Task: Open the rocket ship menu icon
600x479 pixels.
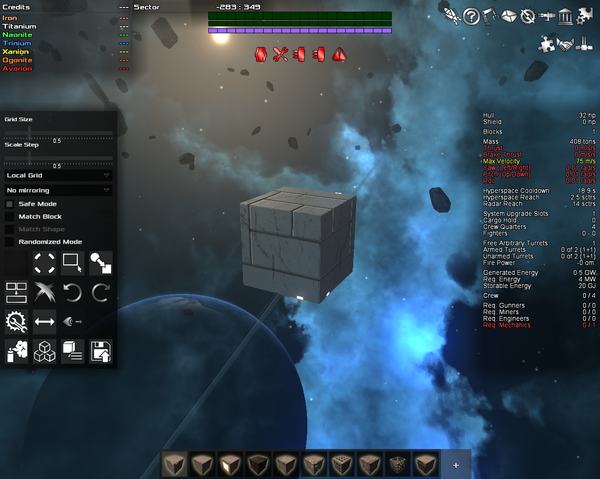Action: pyautogui.click(x=451, y=14)
